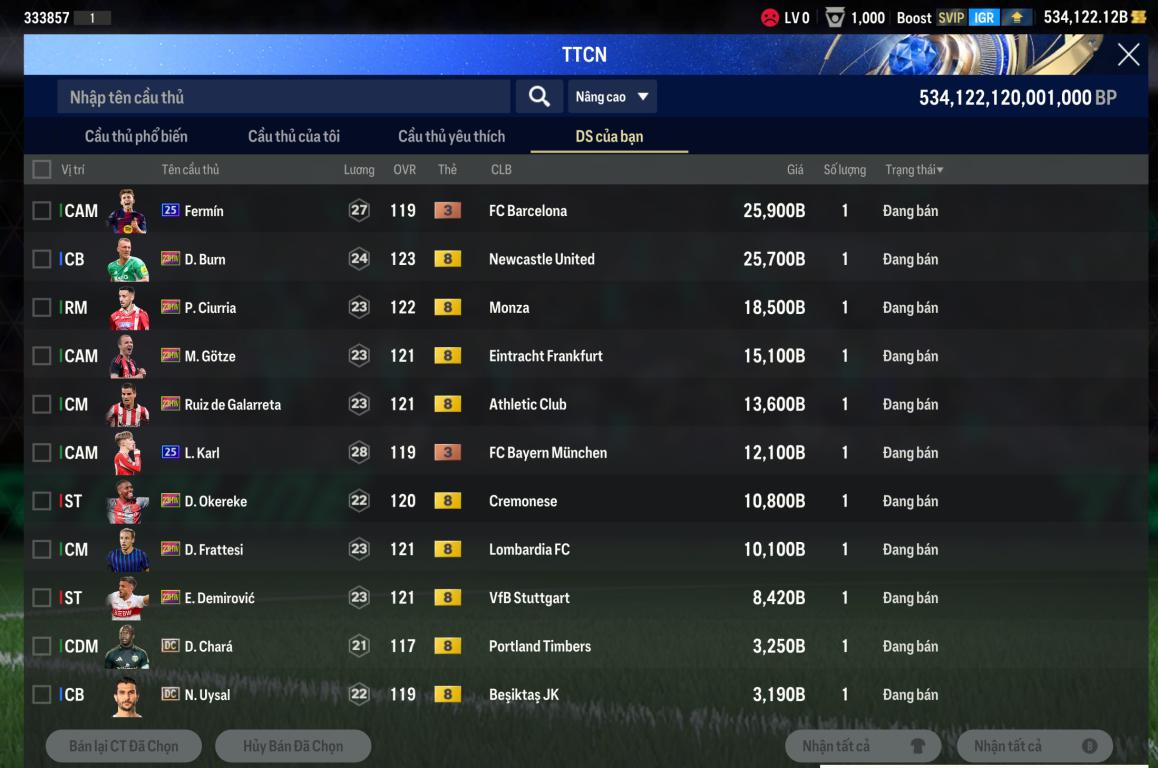Check the box next to D. Burn
Viewport: 1158px width, 768px height.
pyautogui.click(x=42, y=259)
